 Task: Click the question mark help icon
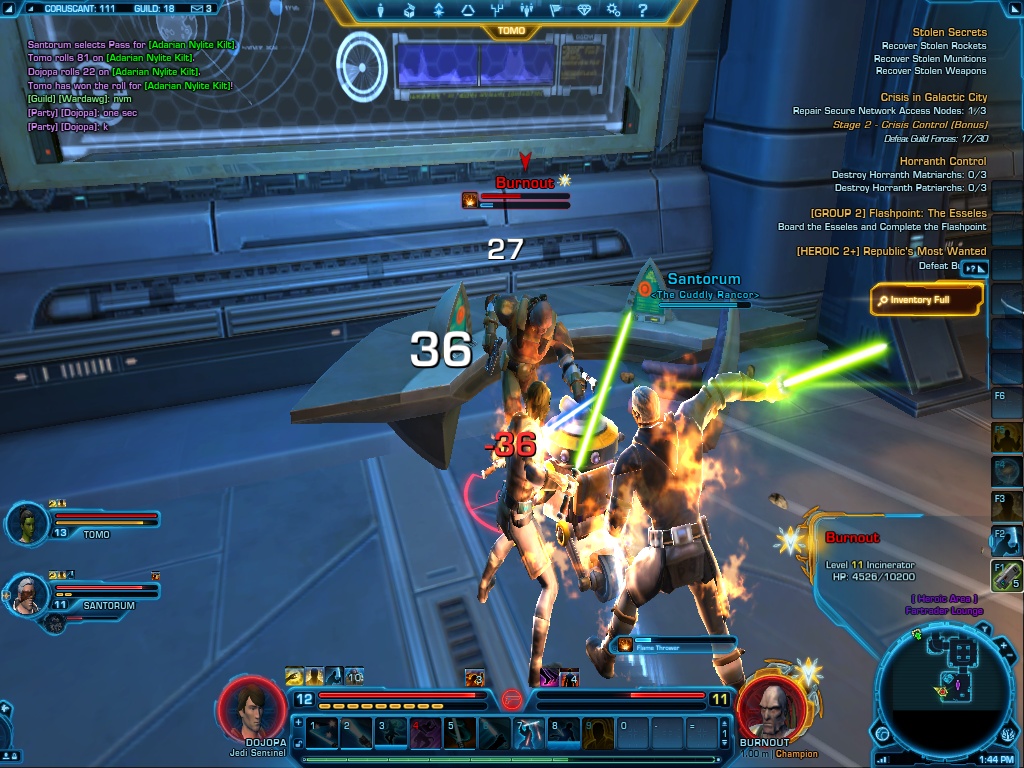click(x=643, y=11)
